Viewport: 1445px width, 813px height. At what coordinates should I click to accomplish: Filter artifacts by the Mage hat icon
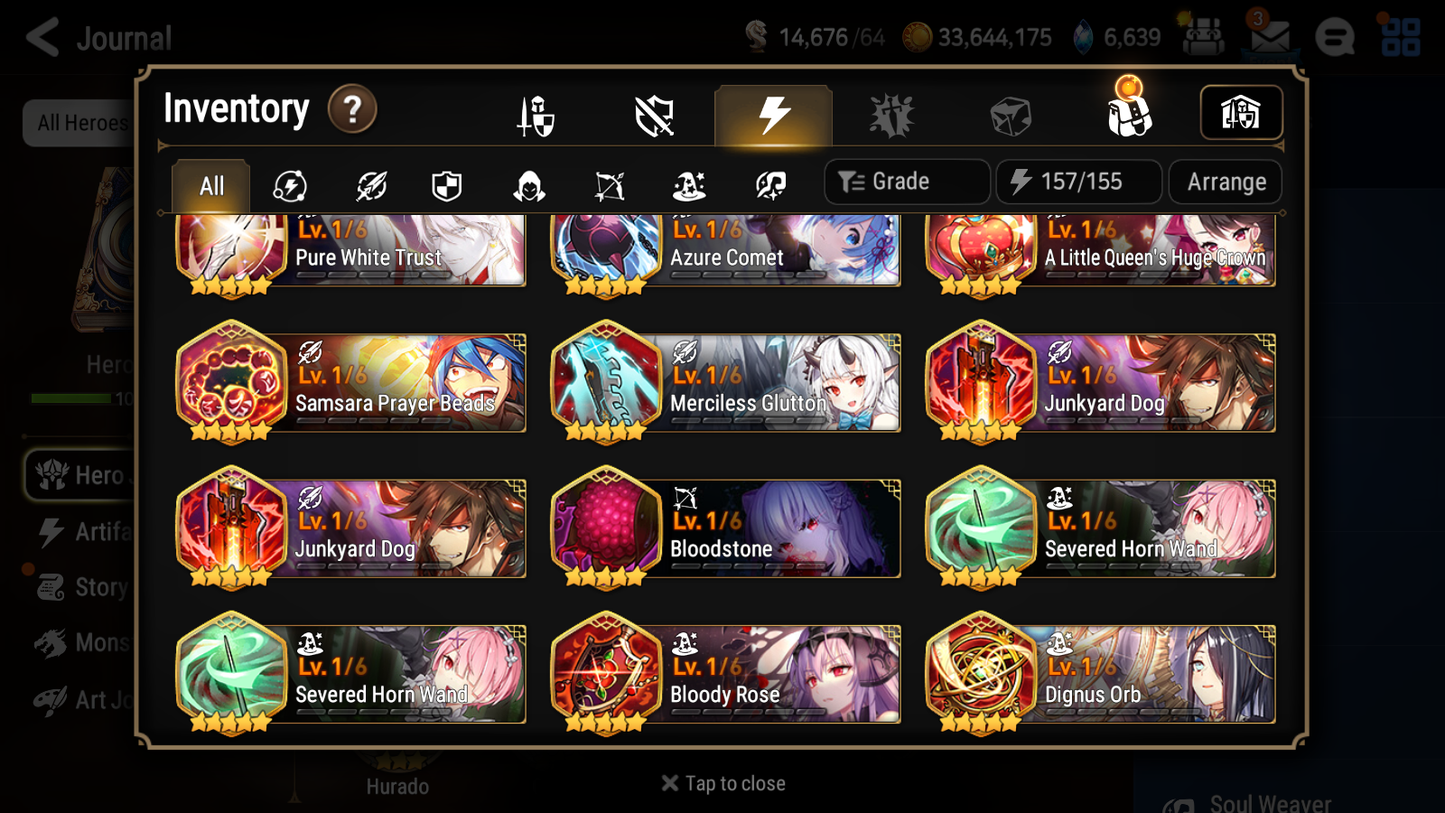point(688,182)
